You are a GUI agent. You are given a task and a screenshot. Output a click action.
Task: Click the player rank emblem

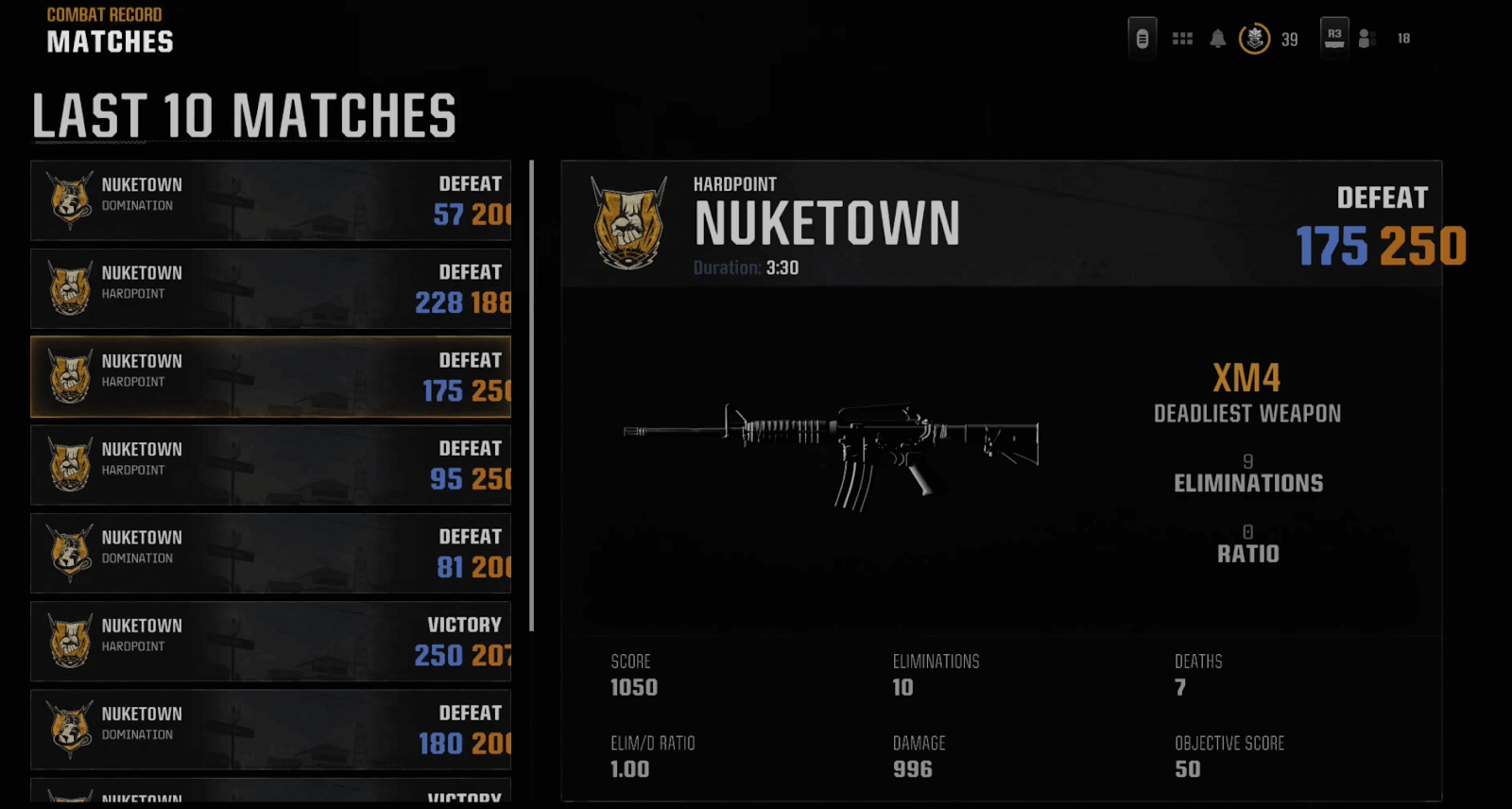pos(1254,39)
